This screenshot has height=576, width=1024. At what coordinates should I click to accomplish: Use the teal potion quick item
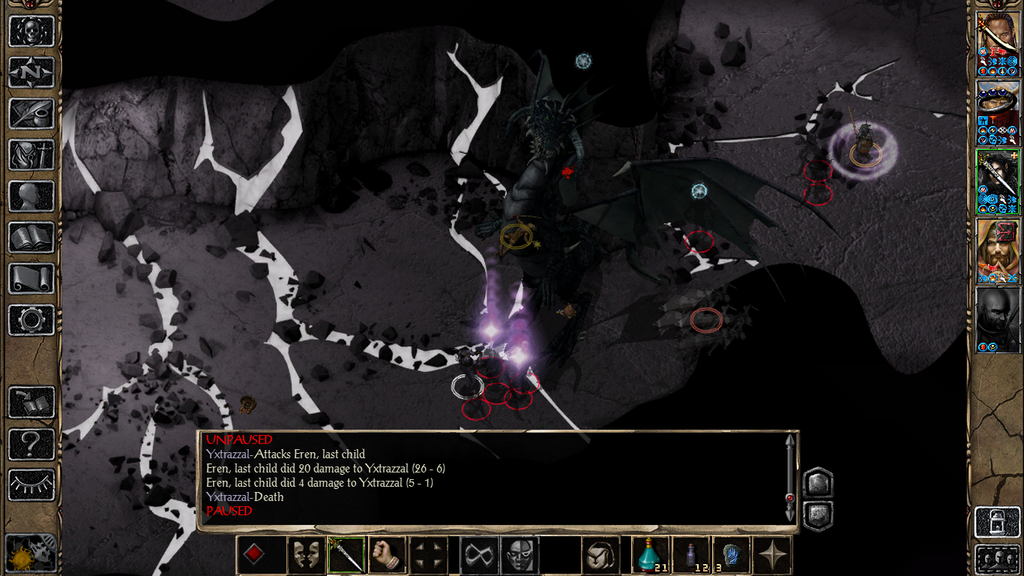pyautogui.click(x=650, y=555)
